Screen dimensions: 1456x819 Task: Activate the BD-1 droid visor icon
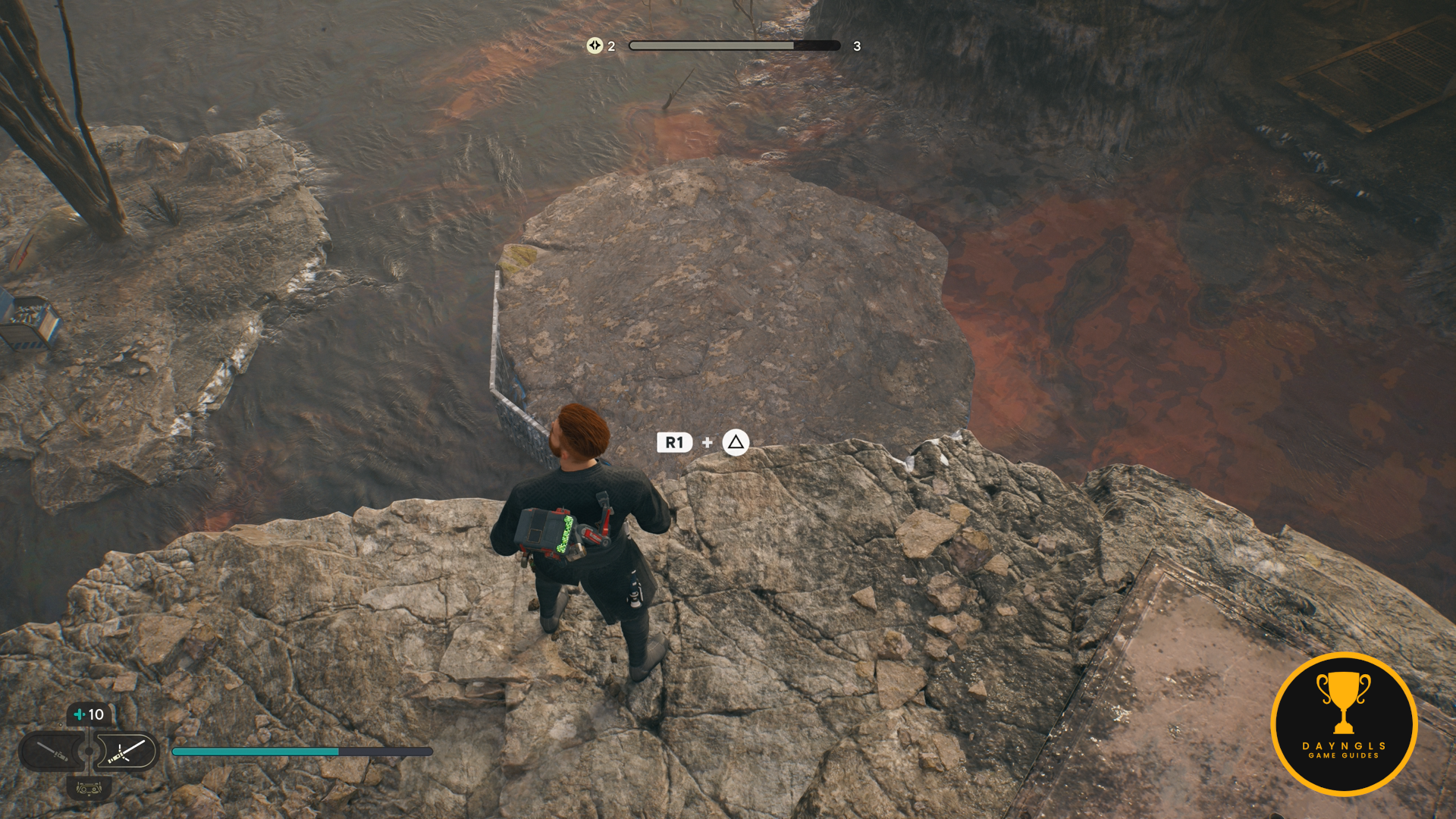coord(89,789)
